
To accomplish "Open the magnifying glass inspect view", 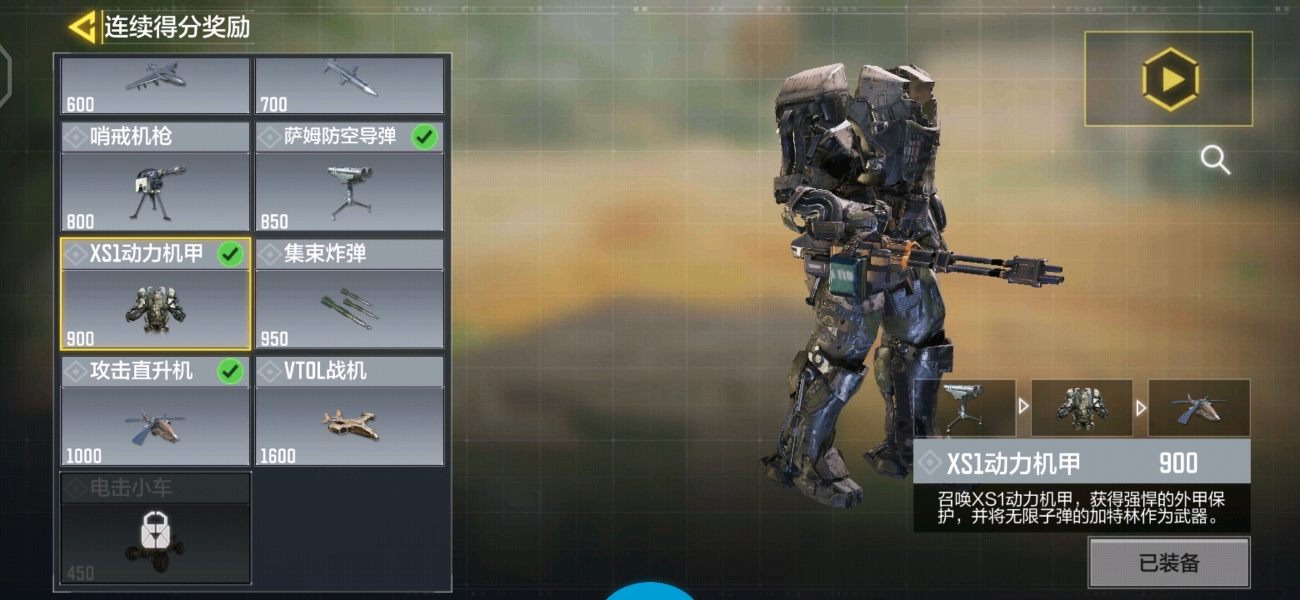I will pos(1215,160).
